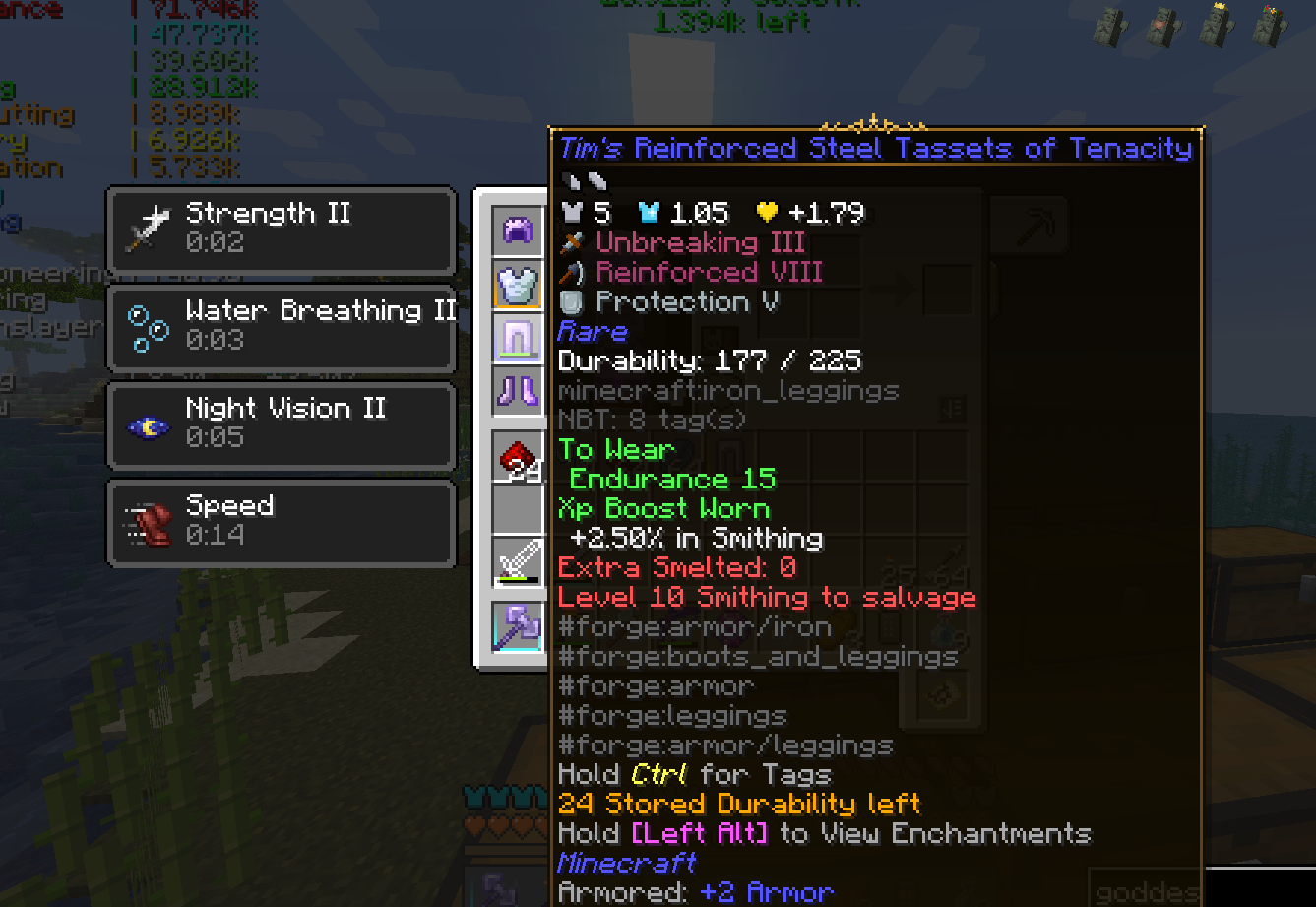Expand the forge:armor/iron tag entry
This screenshot has height=907, width=1316.
tap(692, 626)
